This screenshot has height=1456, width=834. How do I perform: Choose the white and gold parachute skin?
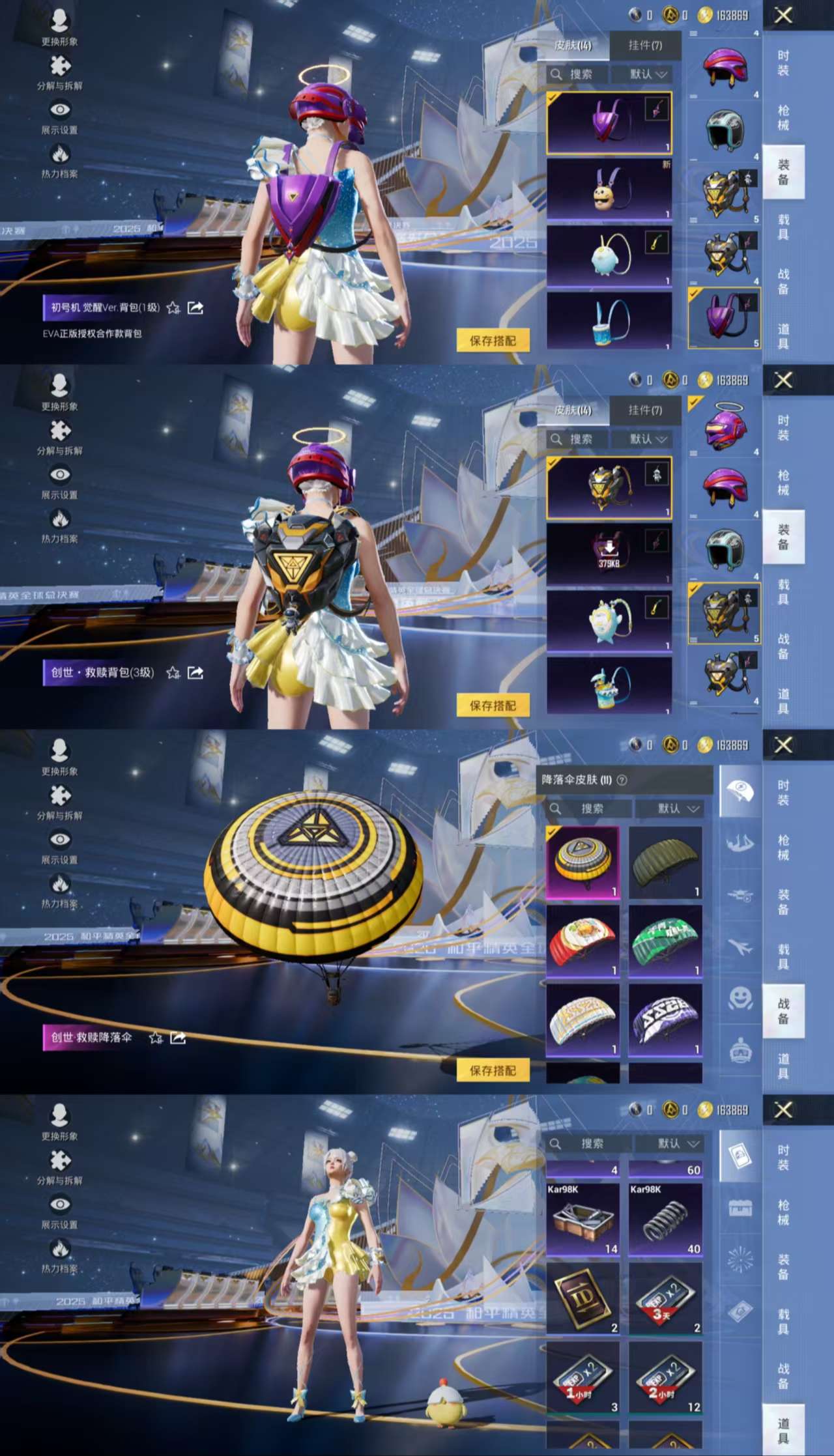pos(582,1020)
